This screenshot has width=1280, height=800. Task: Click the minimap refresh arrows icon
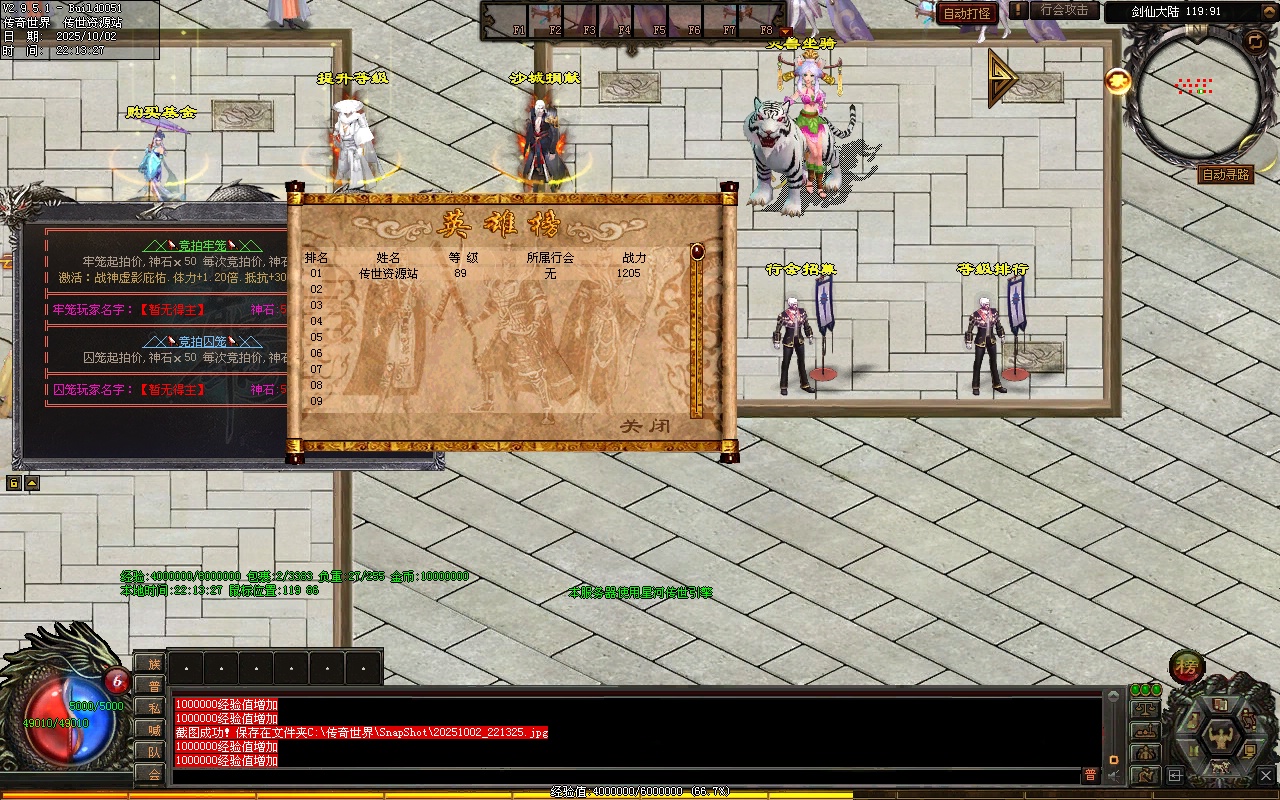click(1255, 41)
